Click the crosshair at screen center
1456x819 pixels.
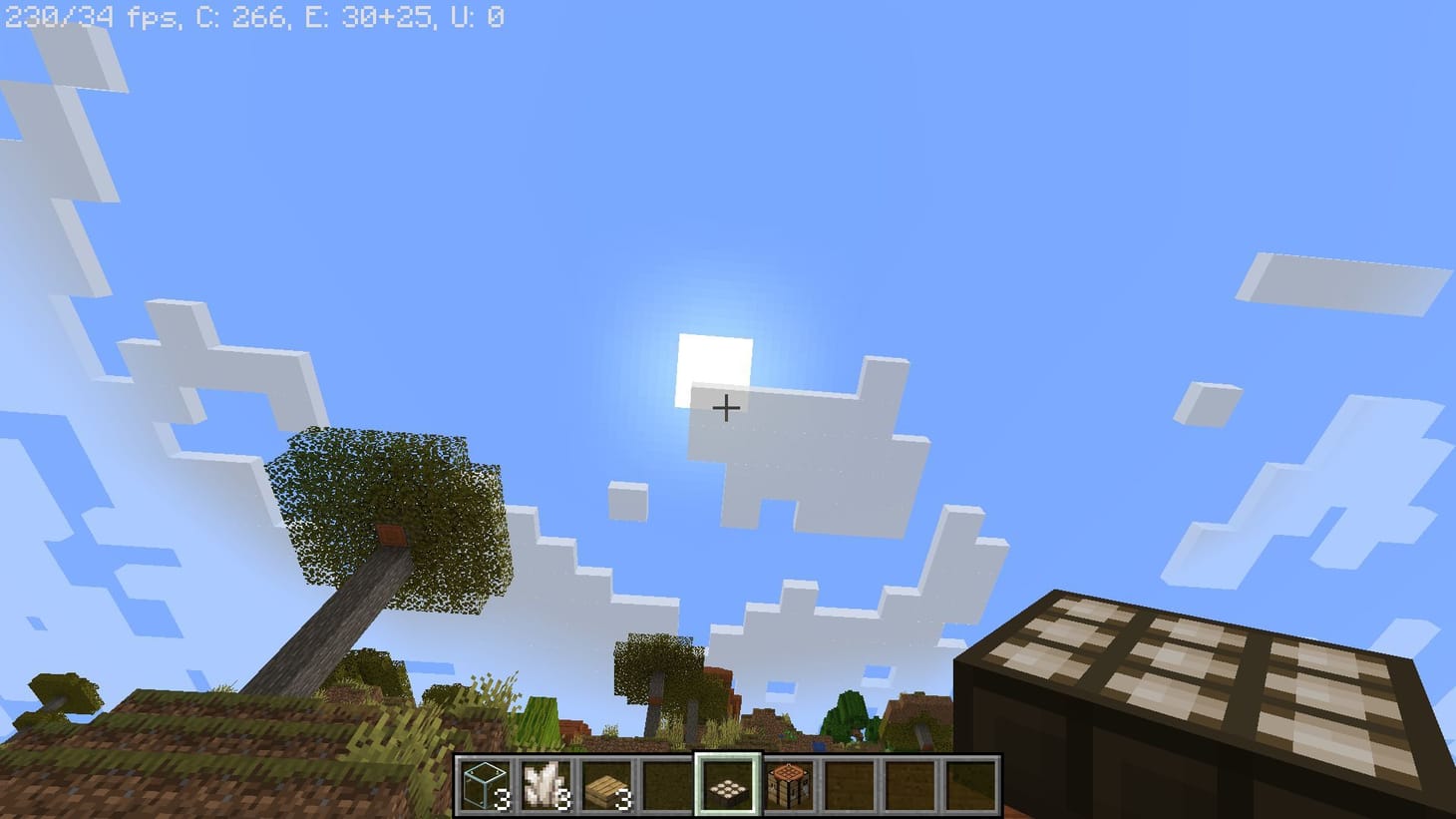pos(727,408)
